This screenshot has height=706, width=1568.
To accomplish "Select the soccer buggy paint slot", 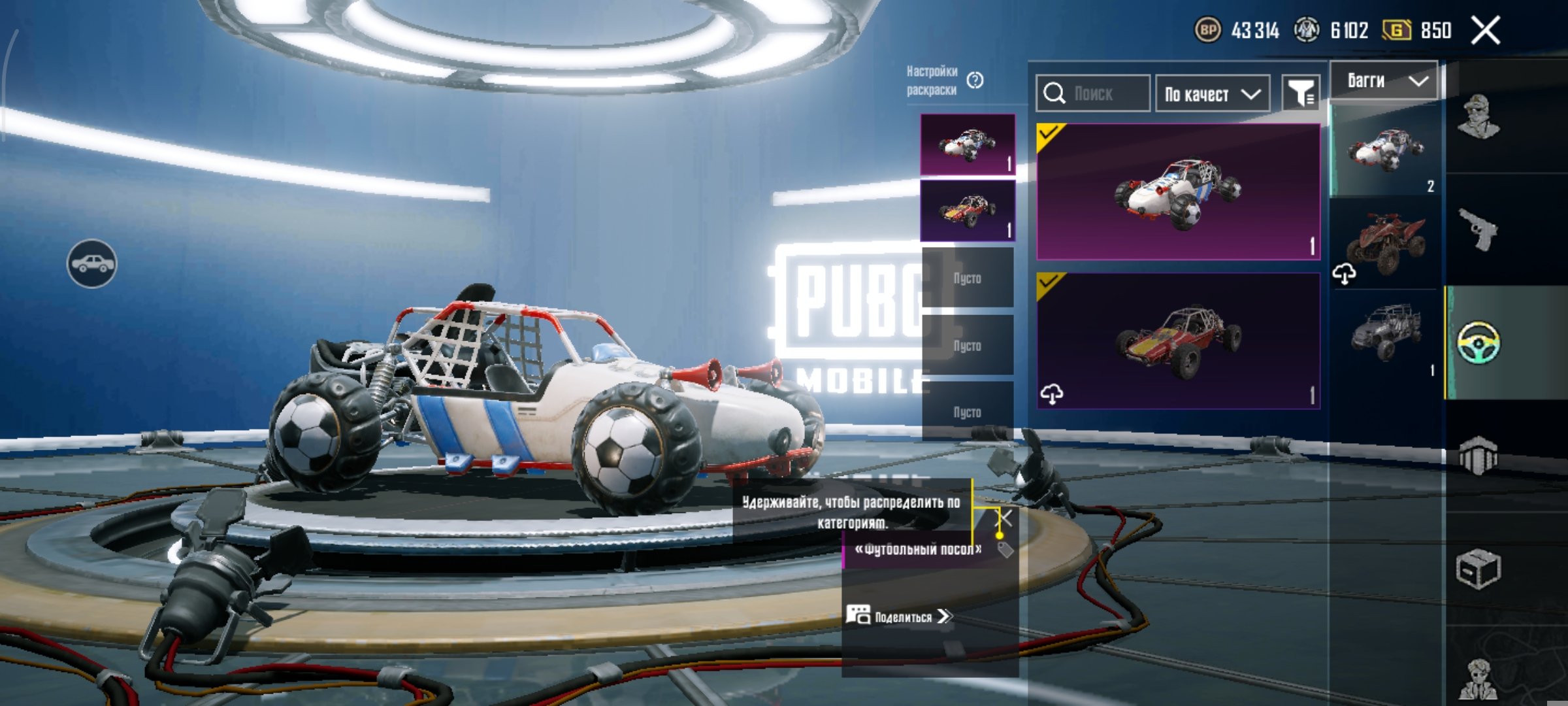I will [967, 144].
